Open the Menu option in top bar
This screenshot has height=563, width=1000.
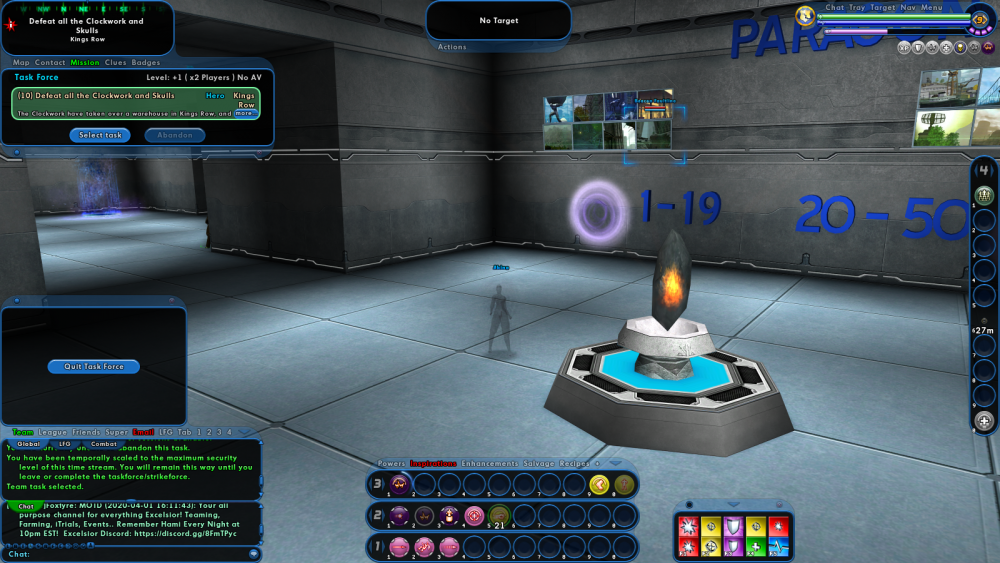[x=931, y=7]
